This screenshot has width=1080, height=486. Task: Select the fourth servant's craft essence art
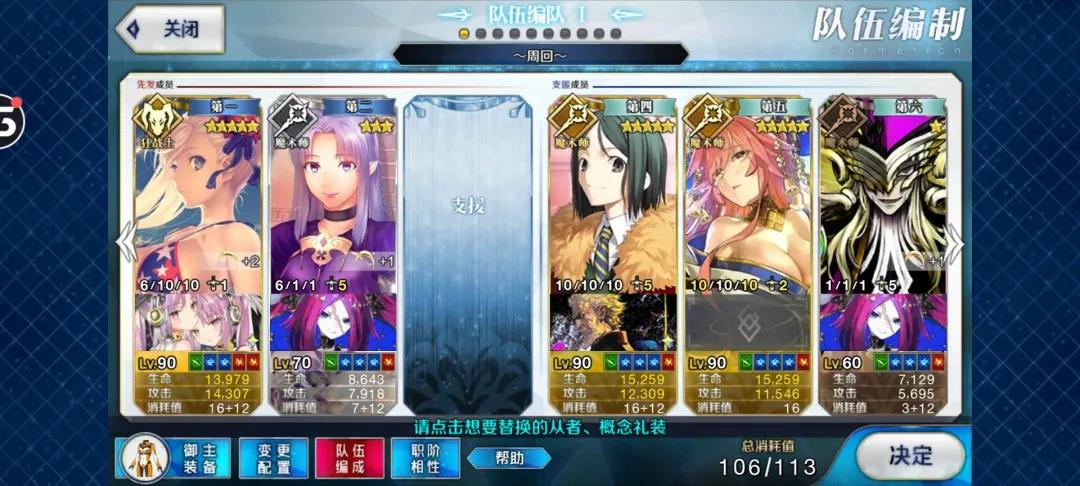(x=612, y=322)
